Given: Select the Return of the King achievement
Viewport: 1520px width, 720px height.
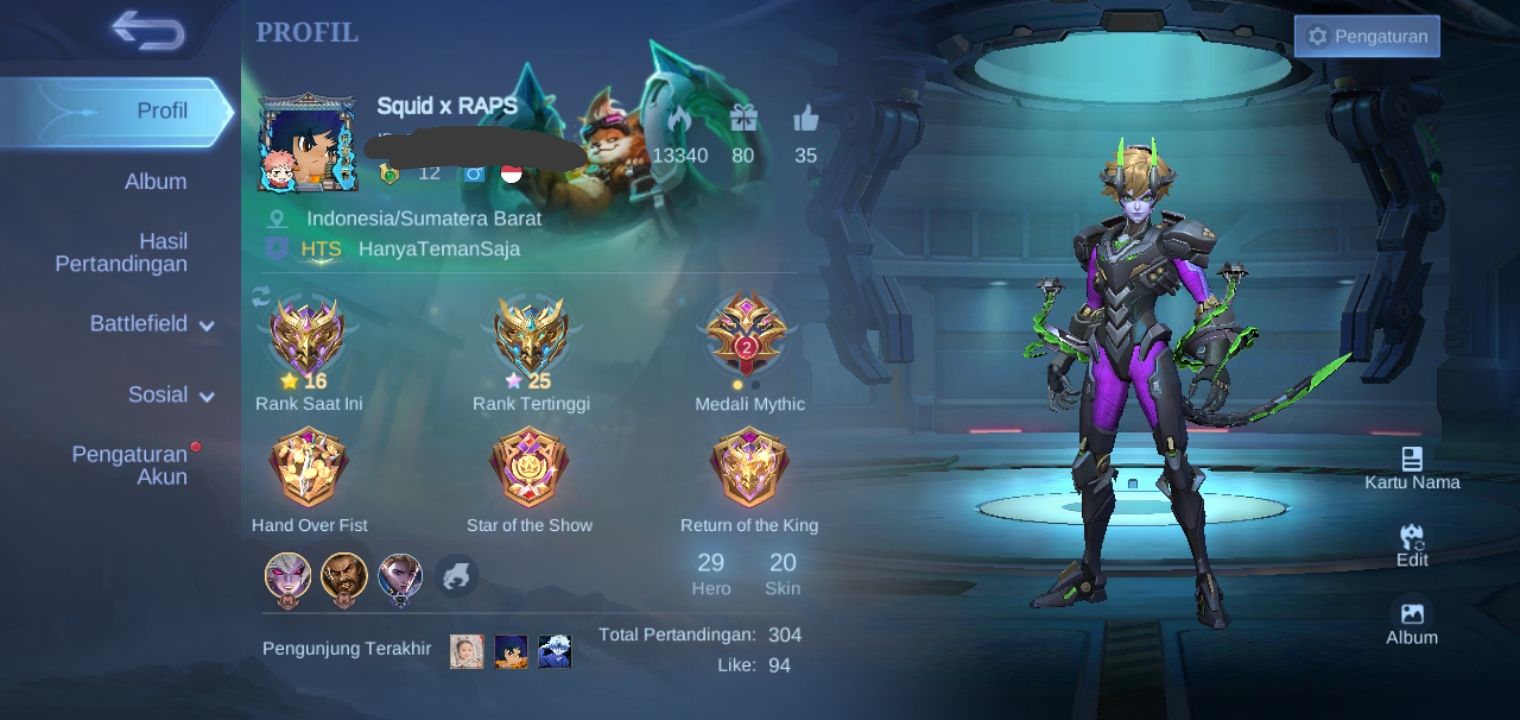Looking at the screenshot, I should tap(749, 467).
